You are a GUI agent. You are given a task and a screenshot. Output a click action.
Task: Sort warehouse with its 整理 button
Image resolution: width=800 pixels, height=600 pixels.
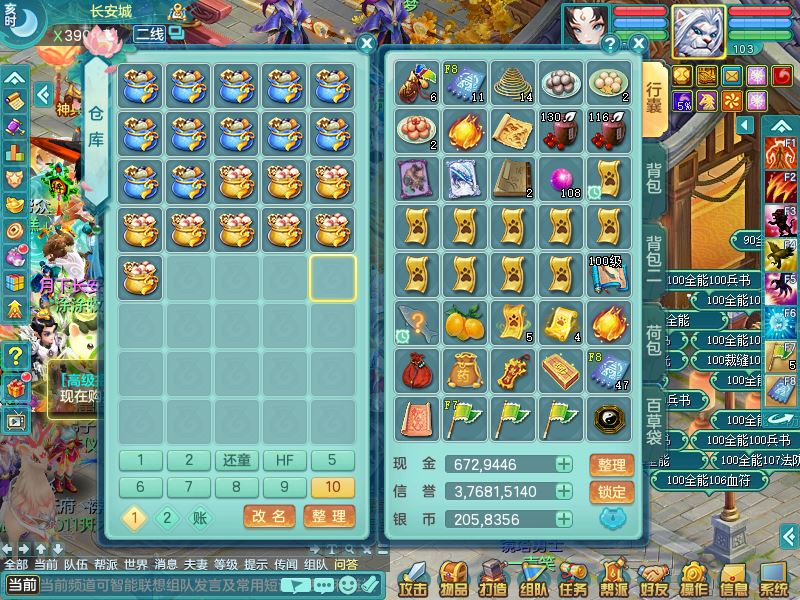329,516
